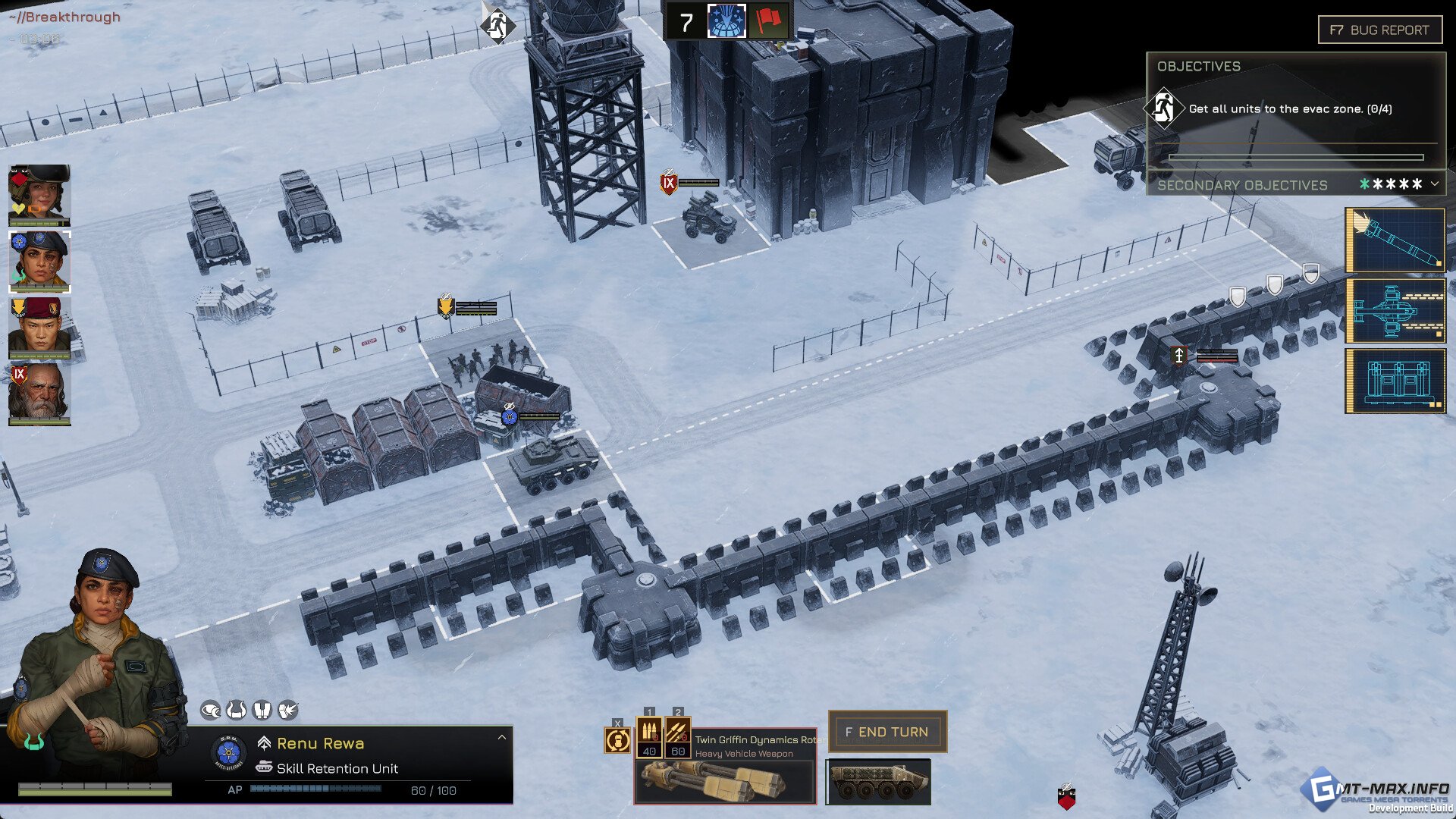Open the F7 Bug Report
This screenshot has width=1456, height=819.
coord(1379,30)
